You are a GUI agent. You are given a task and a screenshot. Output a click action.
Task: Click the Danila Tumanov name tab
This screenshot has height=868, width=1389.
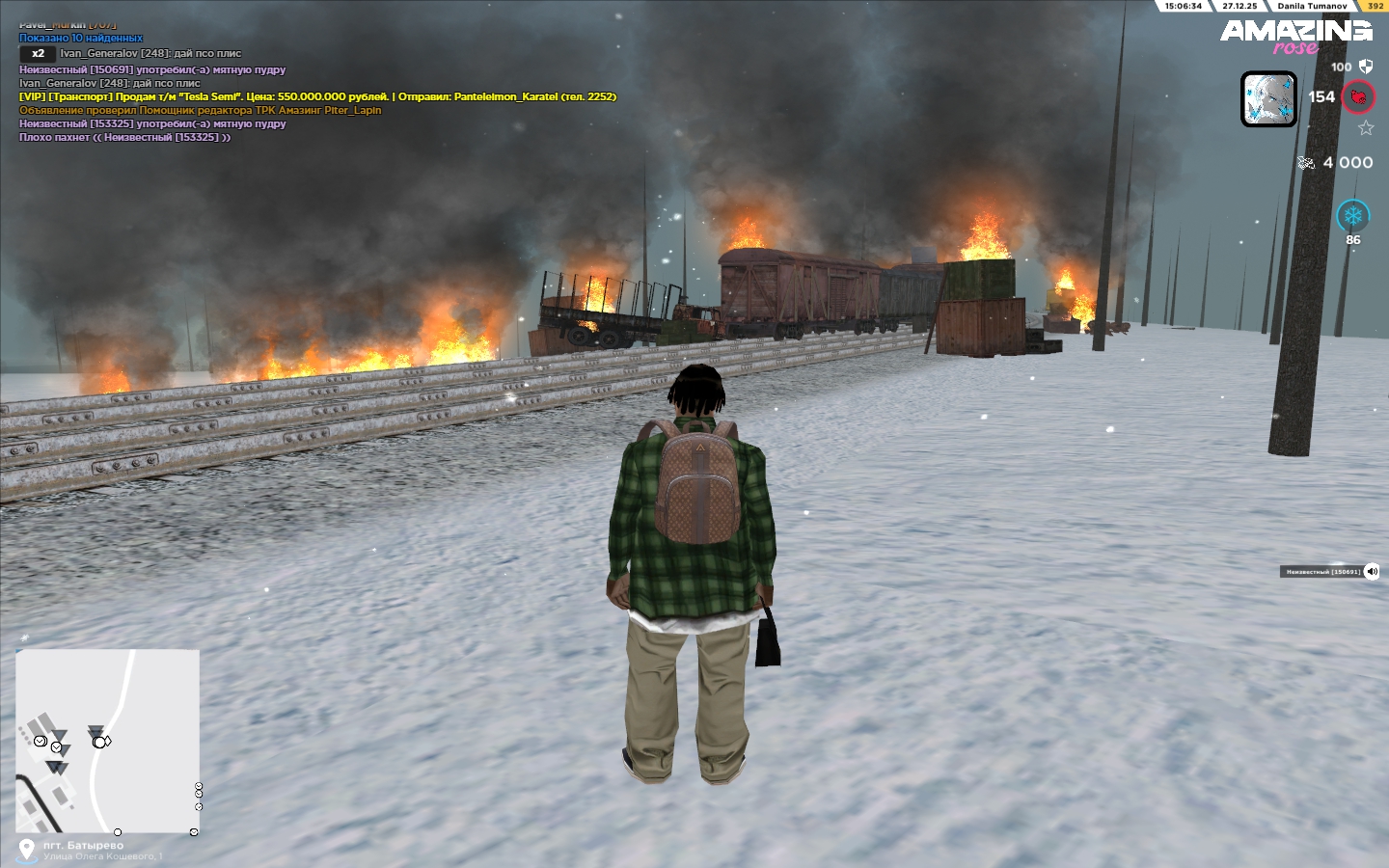[1312, 6]
